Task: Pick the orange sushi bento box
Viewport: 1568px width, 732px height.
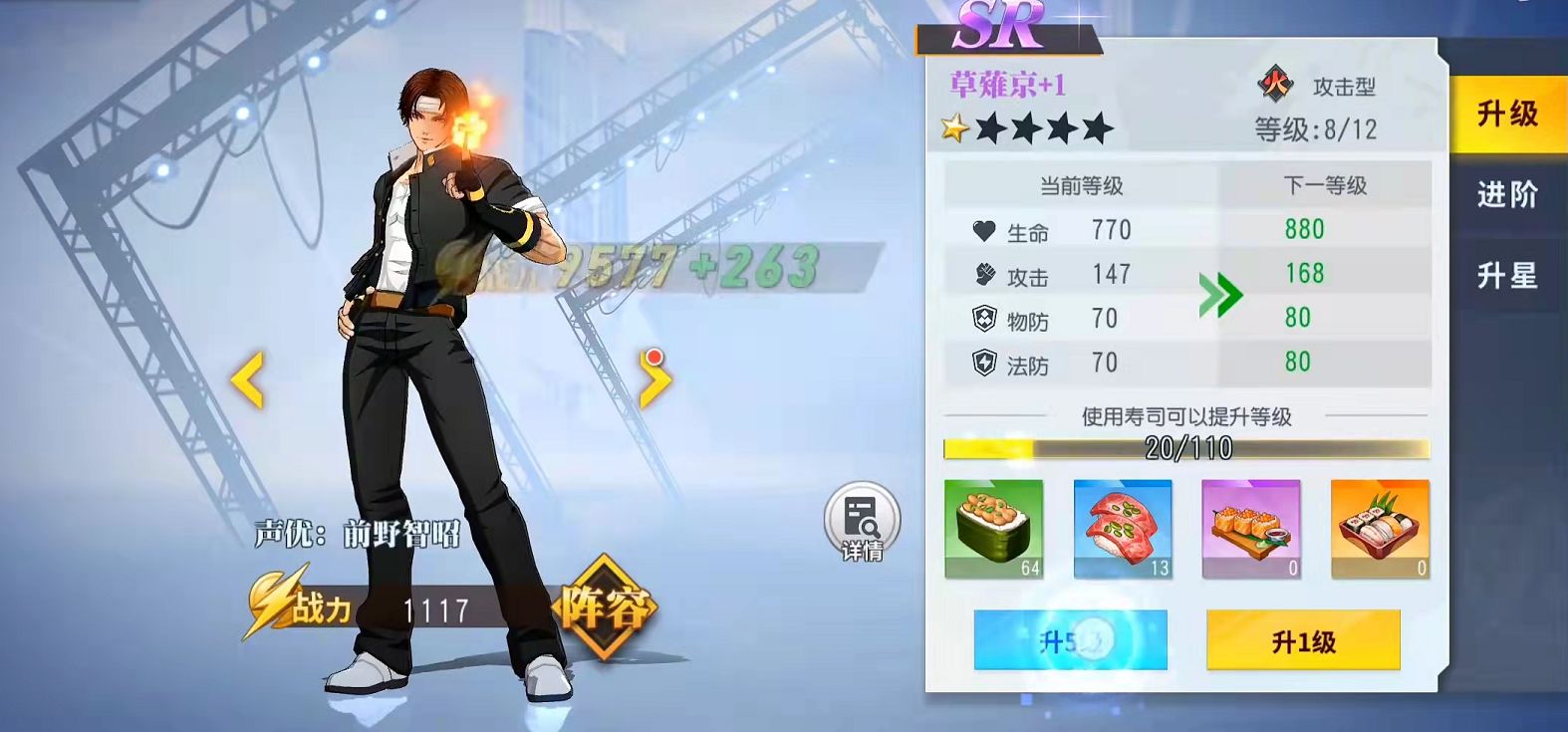Action: (1380, 529)
